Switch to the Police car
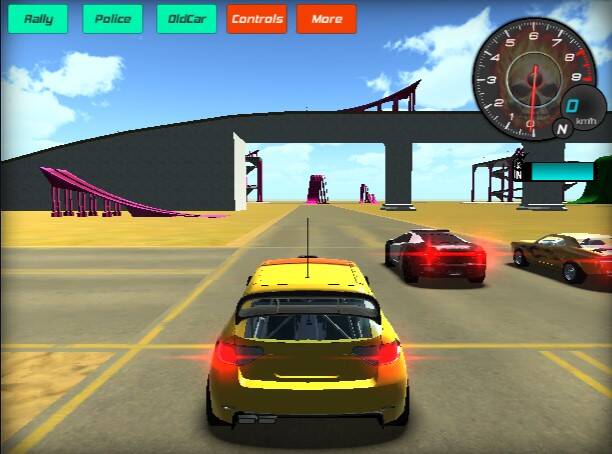Image resolution: width=612 pixels, height=454 pixels. coord(112,19)
